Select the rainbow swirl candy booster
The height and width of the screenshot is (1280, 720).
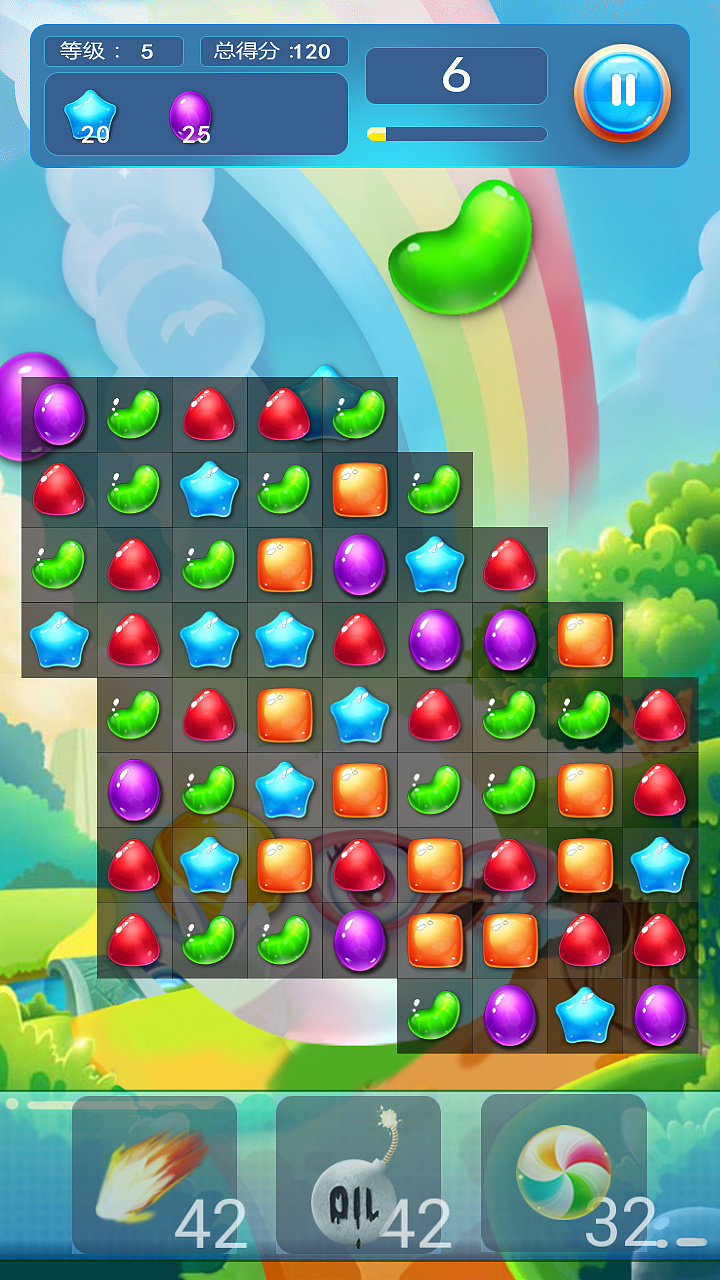(564, 1172)
